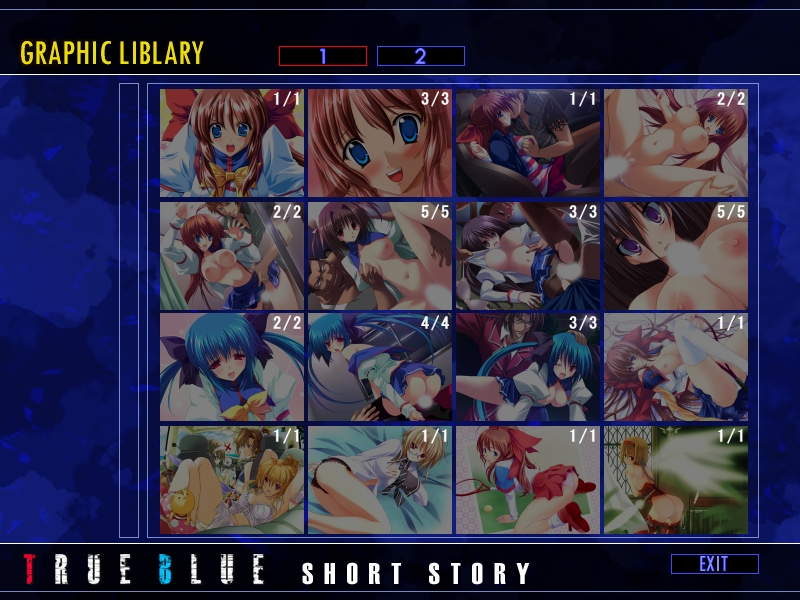Switch to gallery page 2
This screenshot has height=600, width=800.
[x=420, y=56]
